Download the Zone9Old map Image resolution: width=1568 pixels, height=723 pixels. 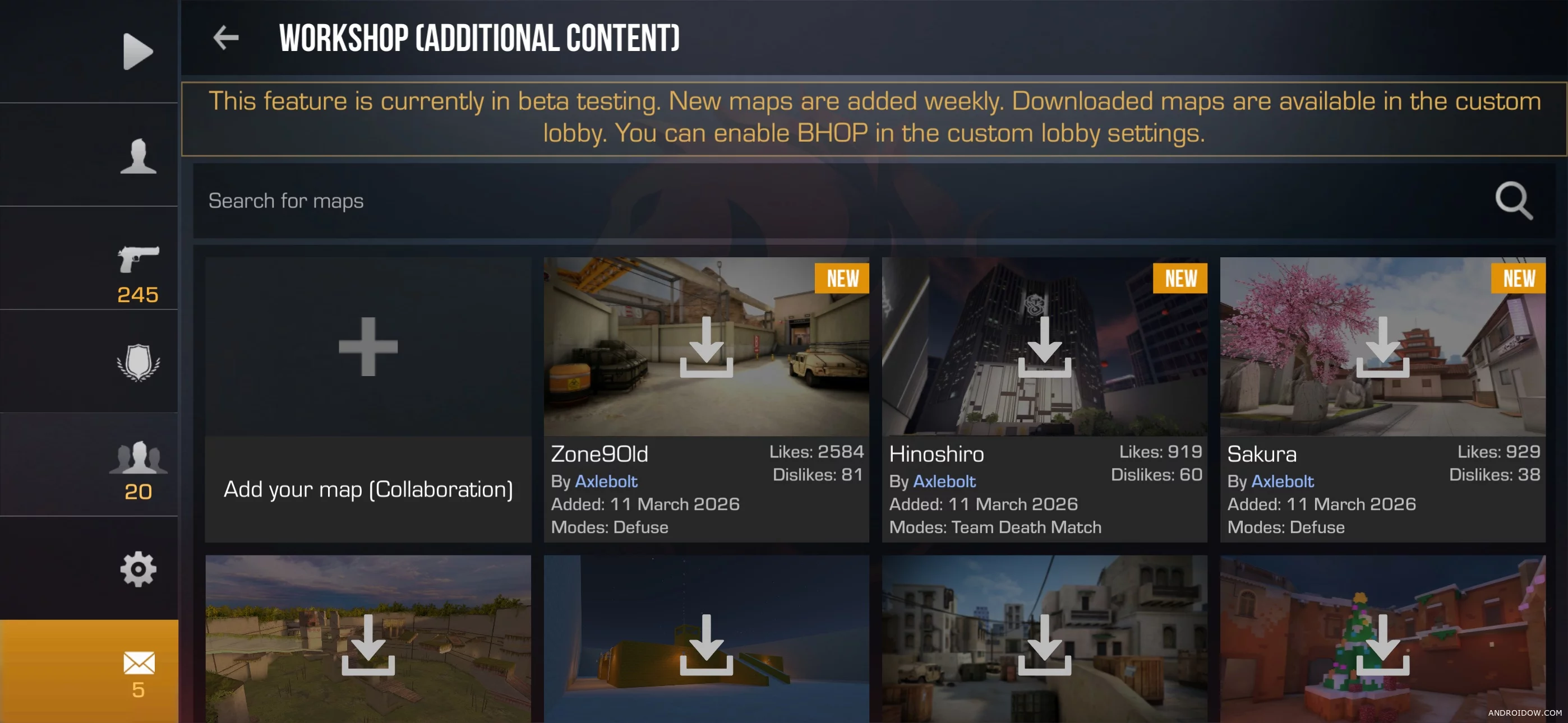[x=706, y=347]
